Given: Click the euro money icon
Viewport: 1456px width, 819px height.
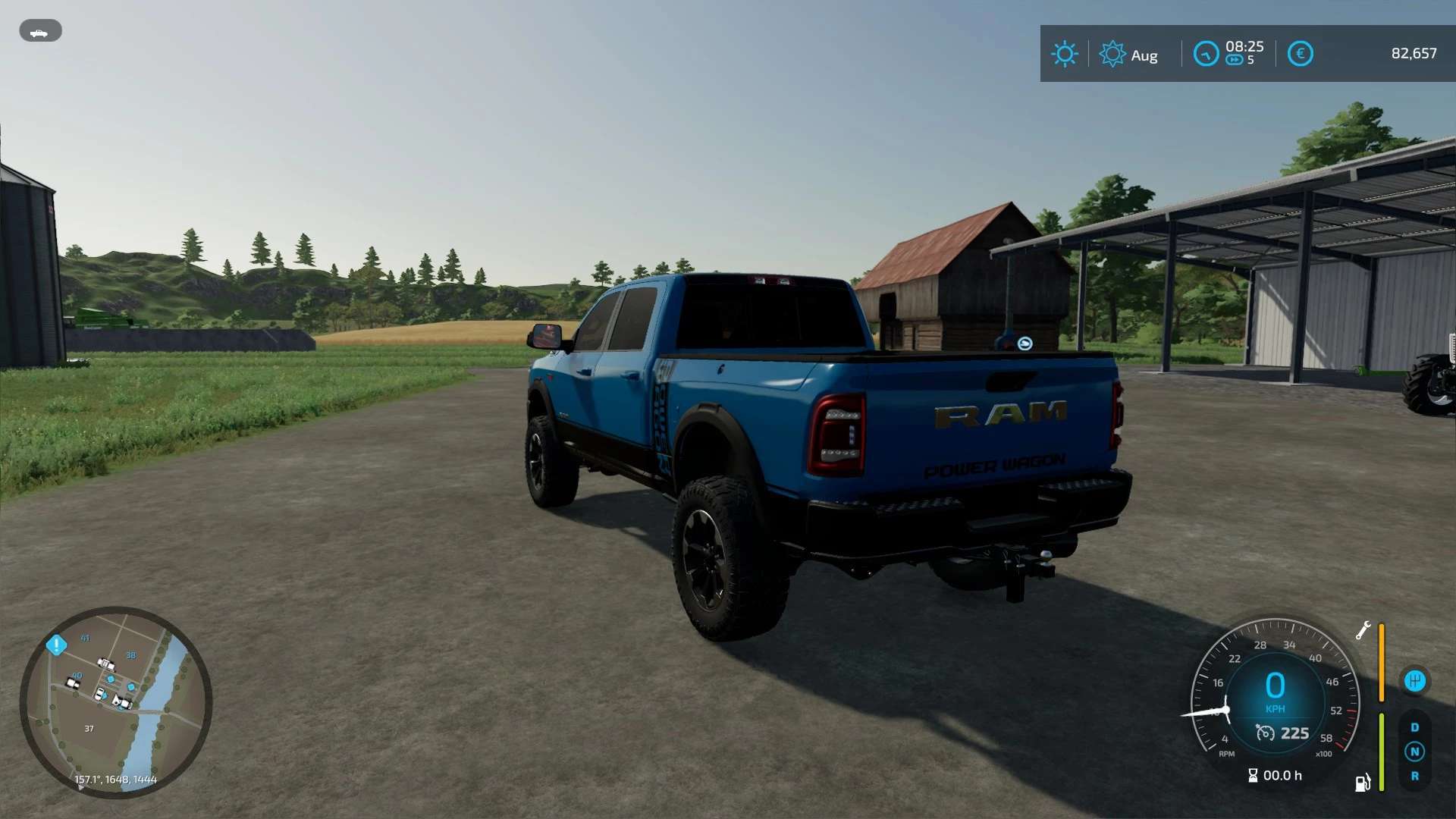Looking at the screenshot, I should click(x=1300, y=54).
